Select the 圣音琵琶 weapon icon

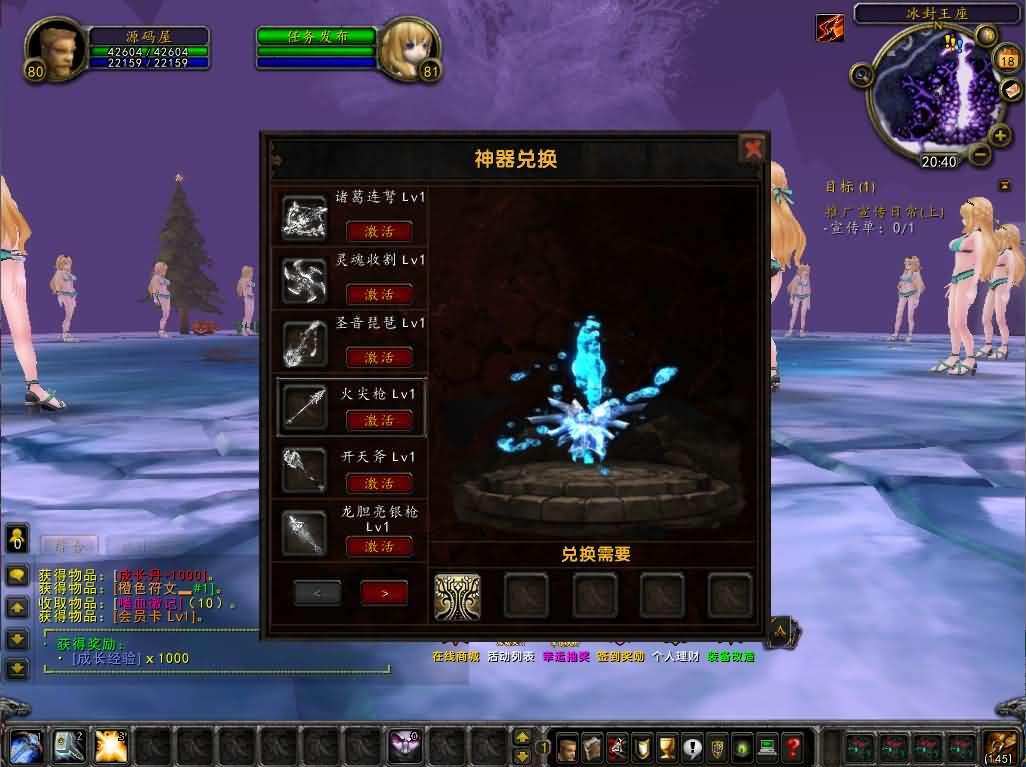coord(303,343)
